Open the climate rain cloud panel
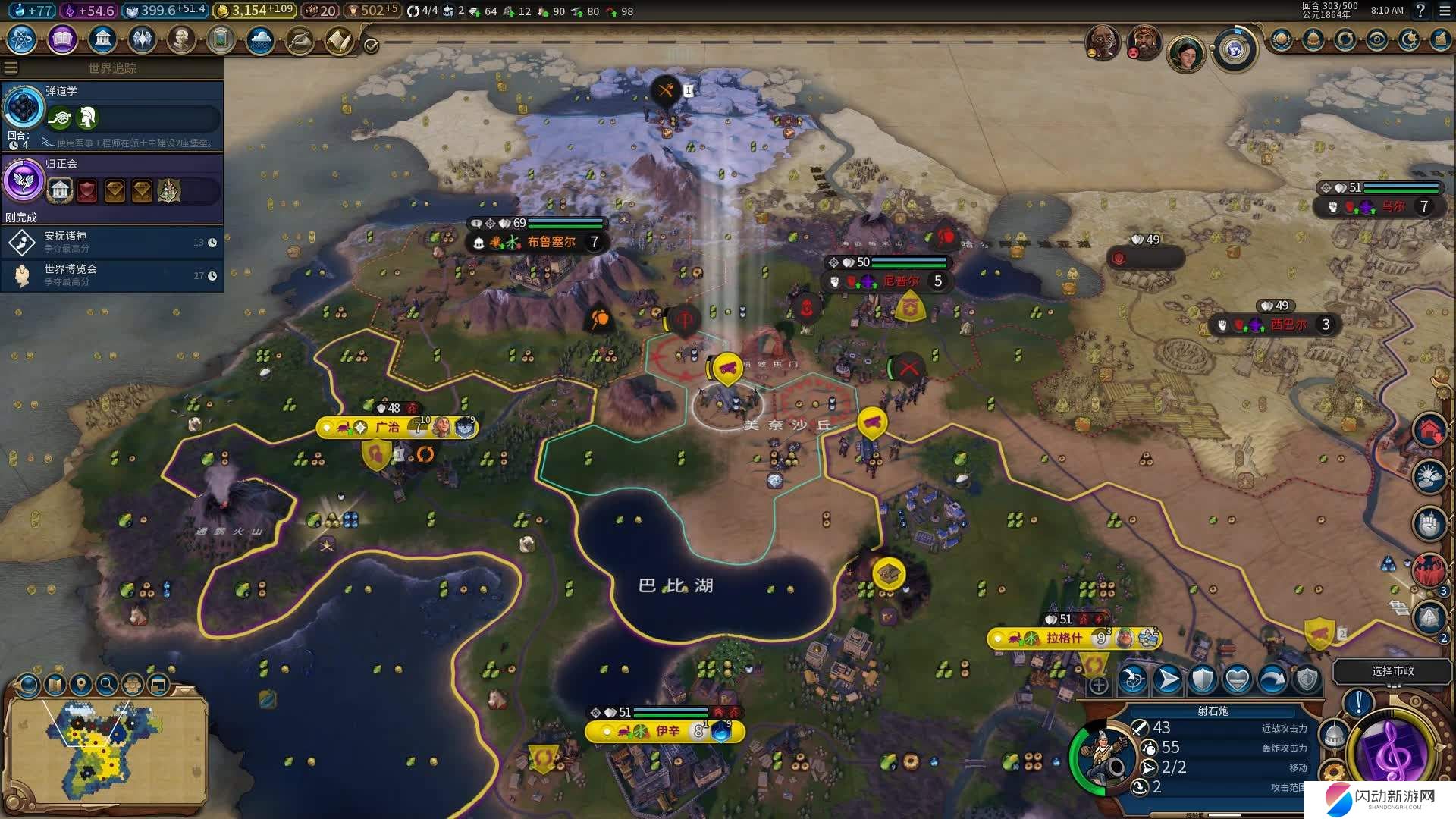Viewport: 1456px width, 819px height. coord(260,39)
